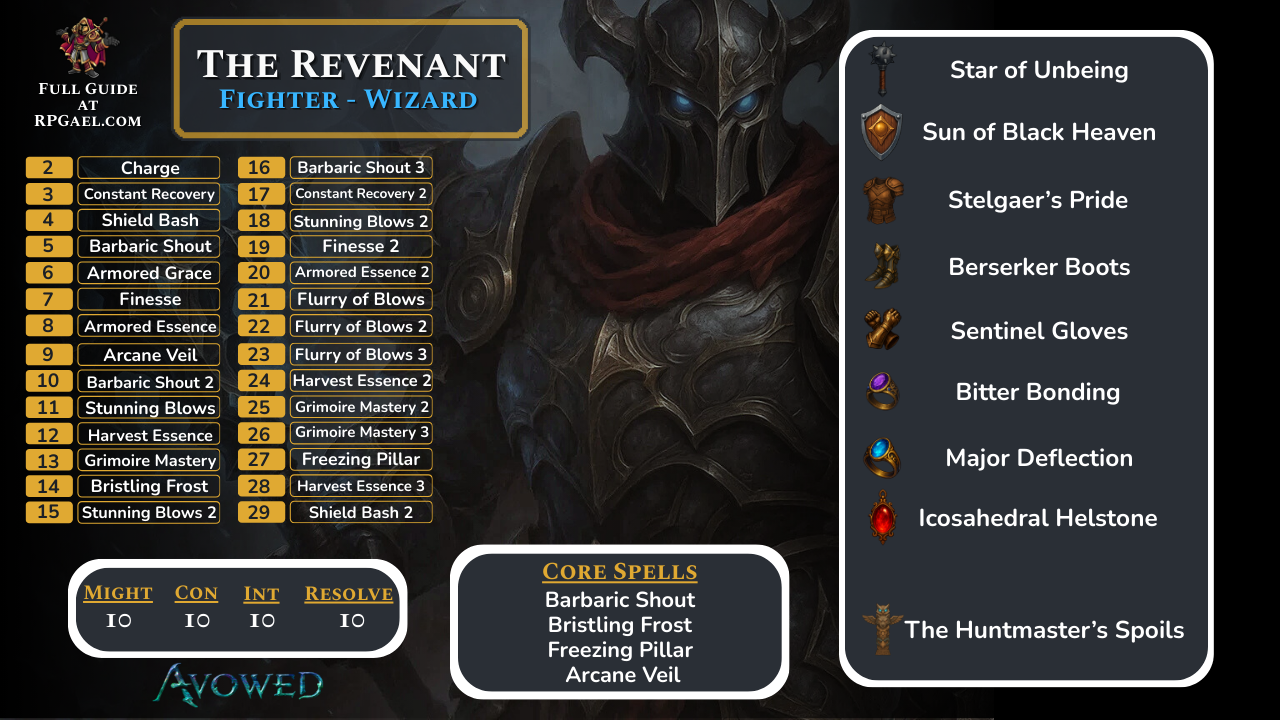Select The Huntmaster's Spoils totem icon
Image resolution: width=1280 pixels, height=720 pixels.
pyautogui.click(x=882, y=629)
